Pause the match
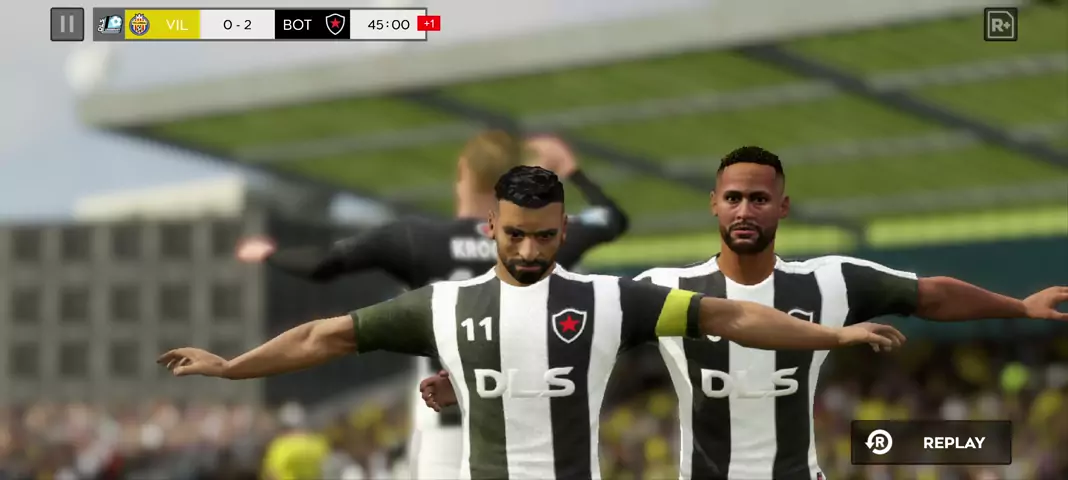The height and width of the screenshot is (480, 1068). pyautogui.click(x=67, y=24)
